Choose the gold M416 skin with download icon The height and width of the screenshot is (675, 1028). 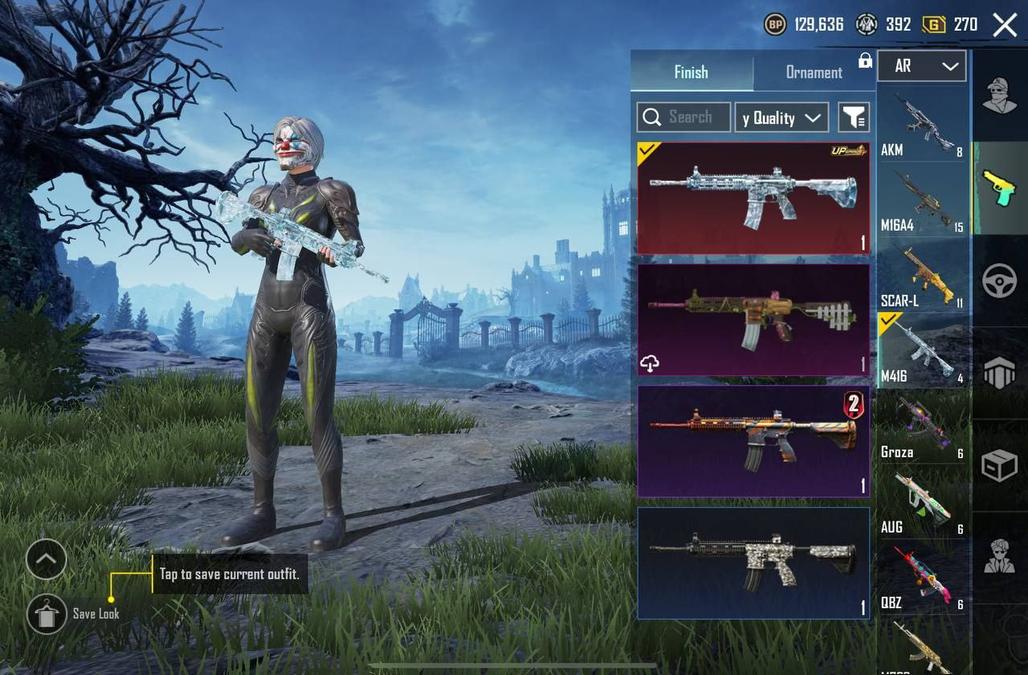753,318
